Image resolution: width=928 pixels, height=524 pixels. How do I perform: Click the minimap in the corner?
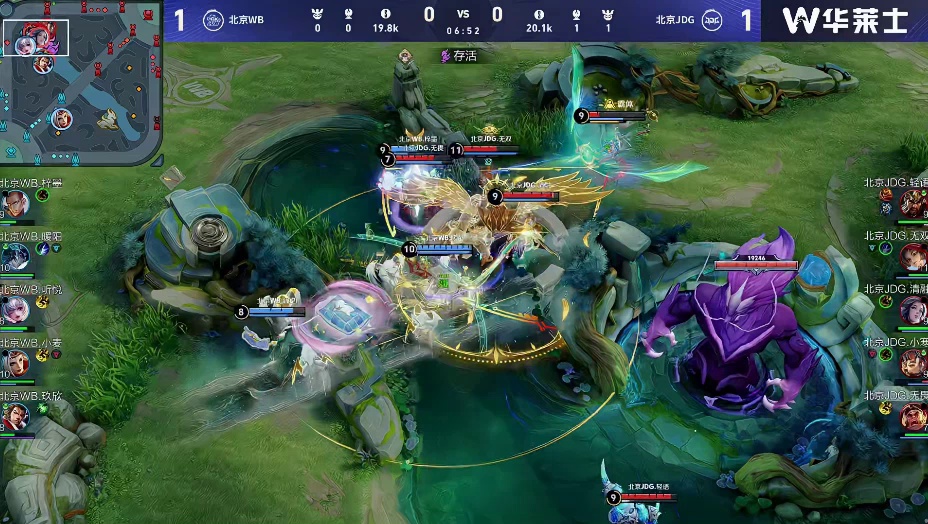pos(82,83)
